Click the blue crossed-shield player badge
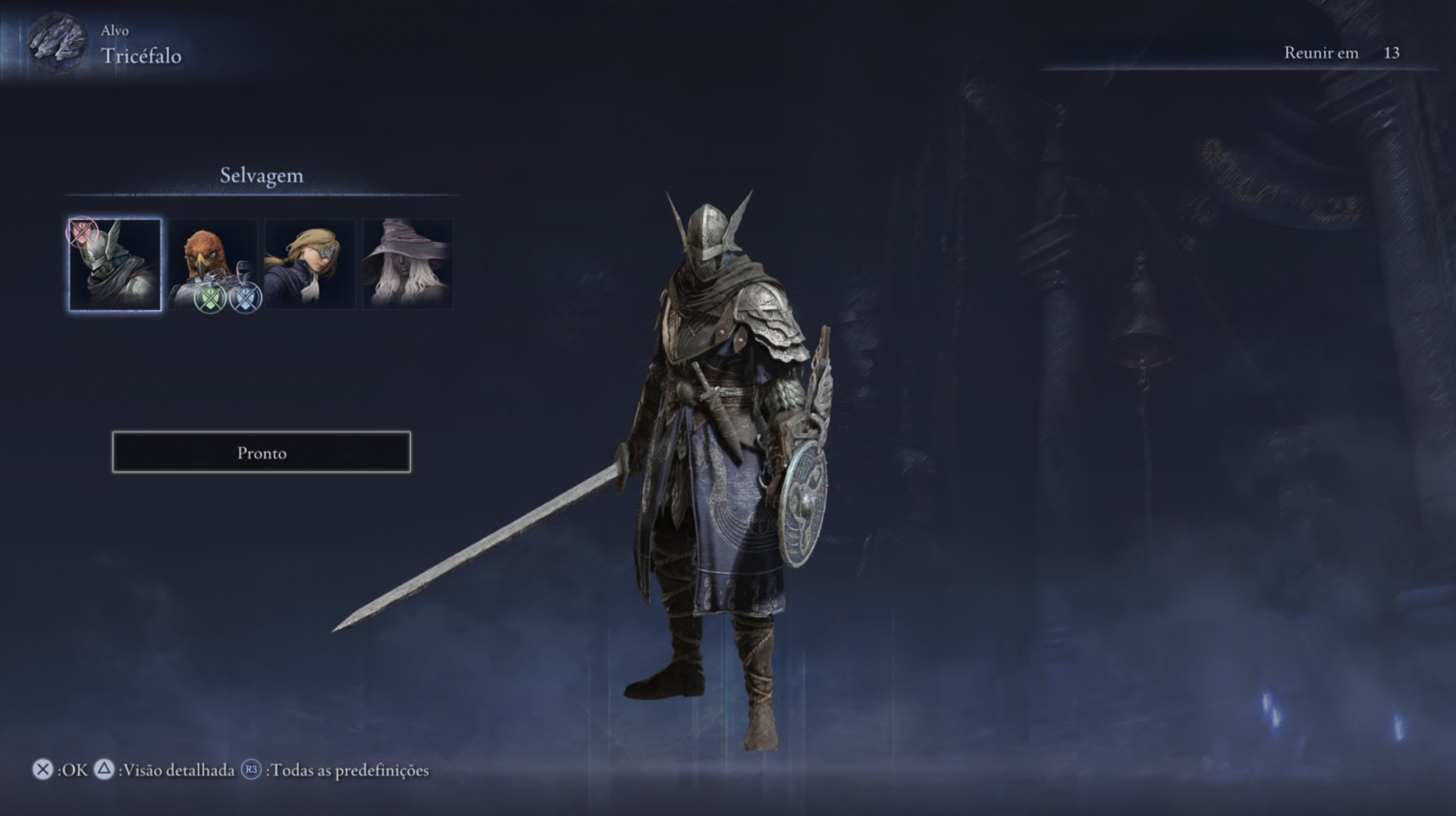1456x816 pixels. click(244, 297)
